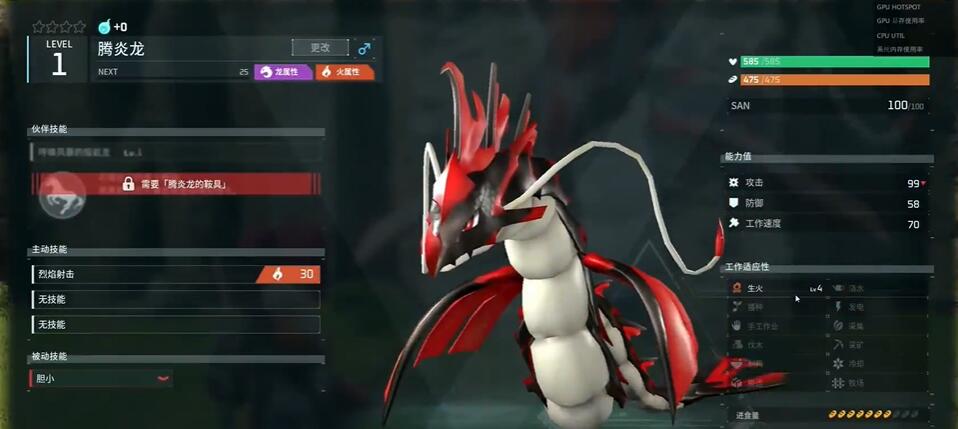Click the four-star condensation rank
This screenshot has height=429, width=958.
[x=58, y=27]
